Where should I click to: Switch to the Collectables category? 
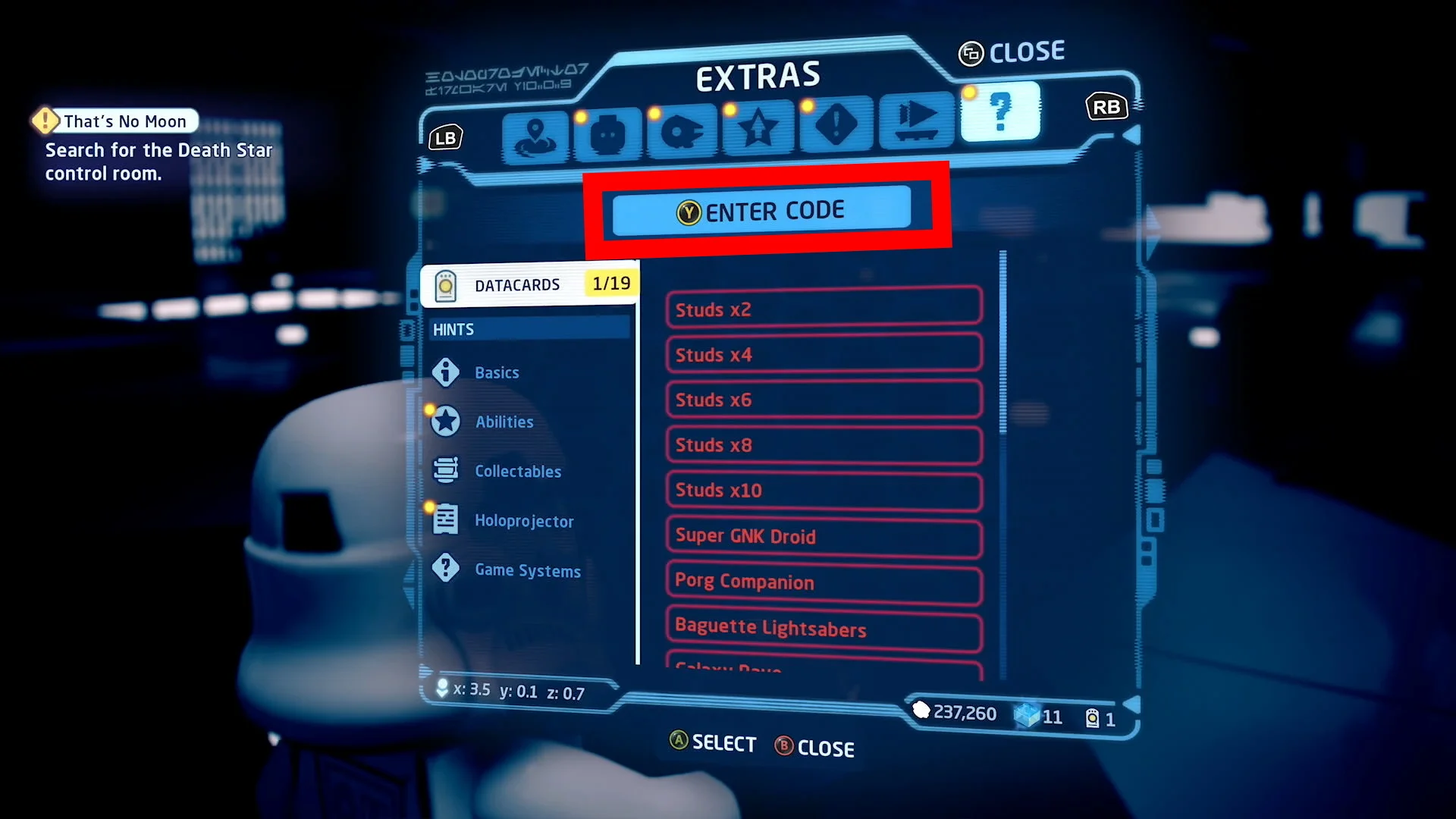click(518, 471)
